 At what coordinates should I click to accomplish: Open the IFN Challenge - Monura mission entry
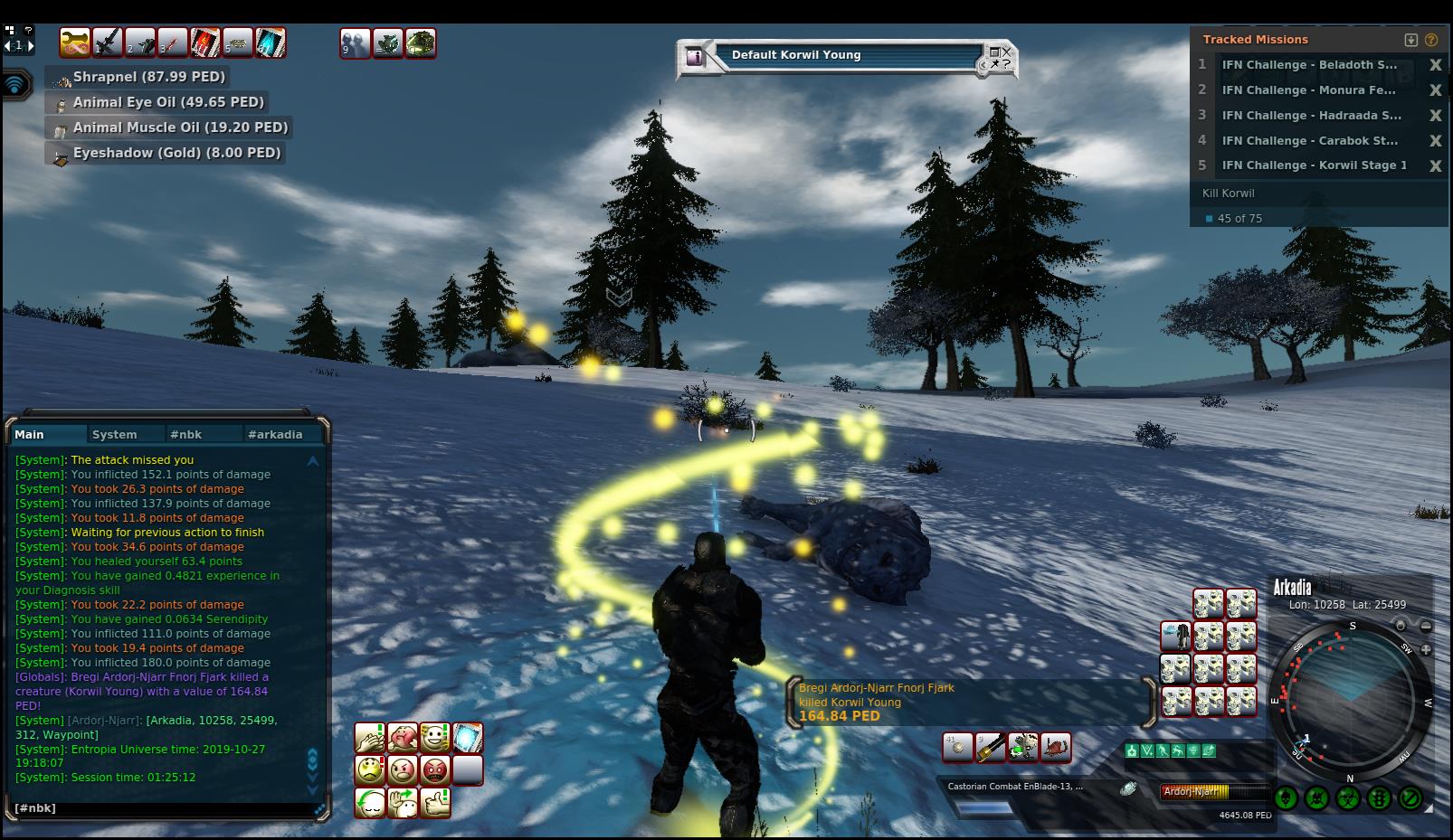(x=1308, y=90)
